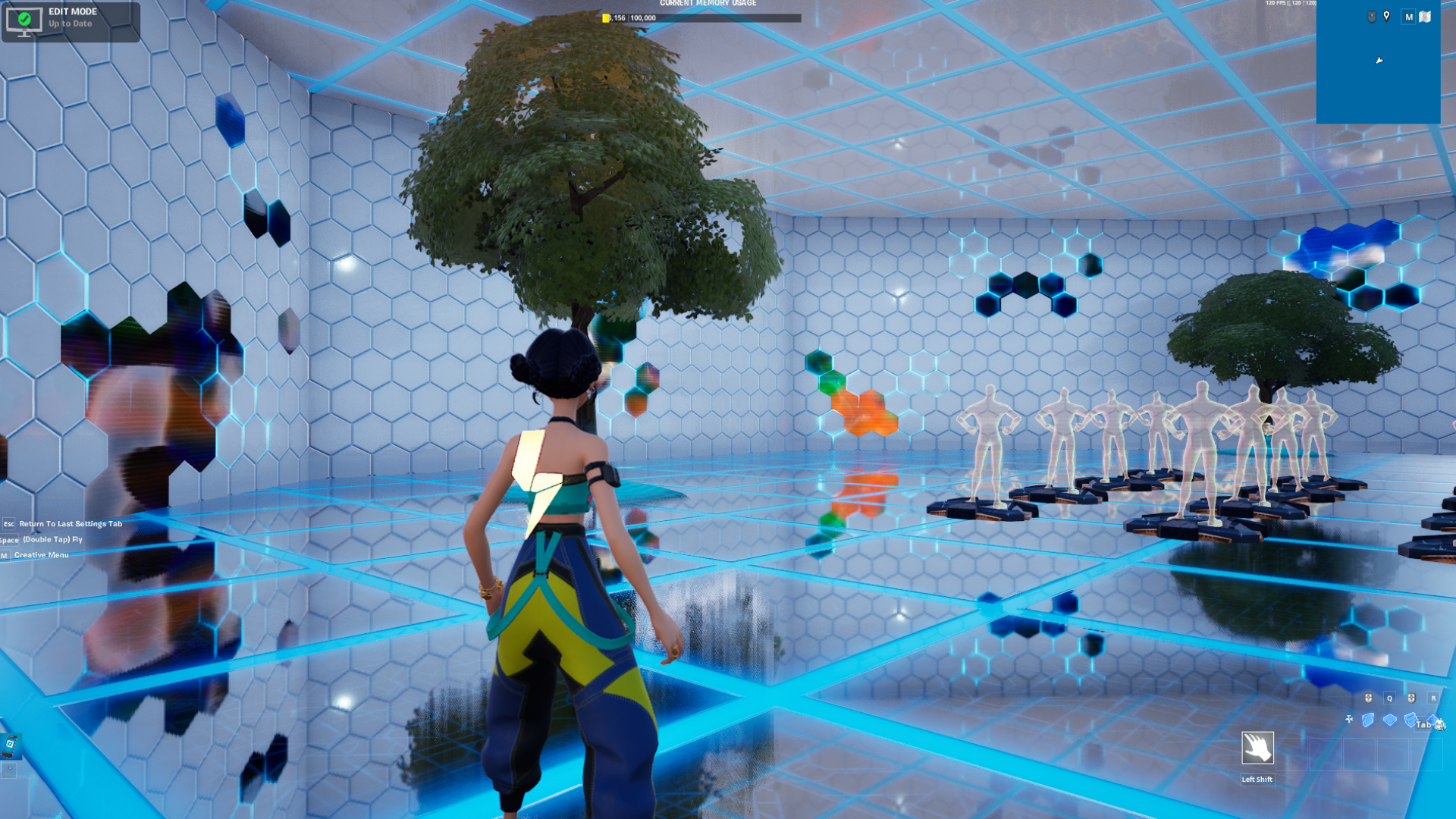The image size is (1456, 819).
Task: Click Return To Last Settings Tab hint
Action: coord(71,523)
